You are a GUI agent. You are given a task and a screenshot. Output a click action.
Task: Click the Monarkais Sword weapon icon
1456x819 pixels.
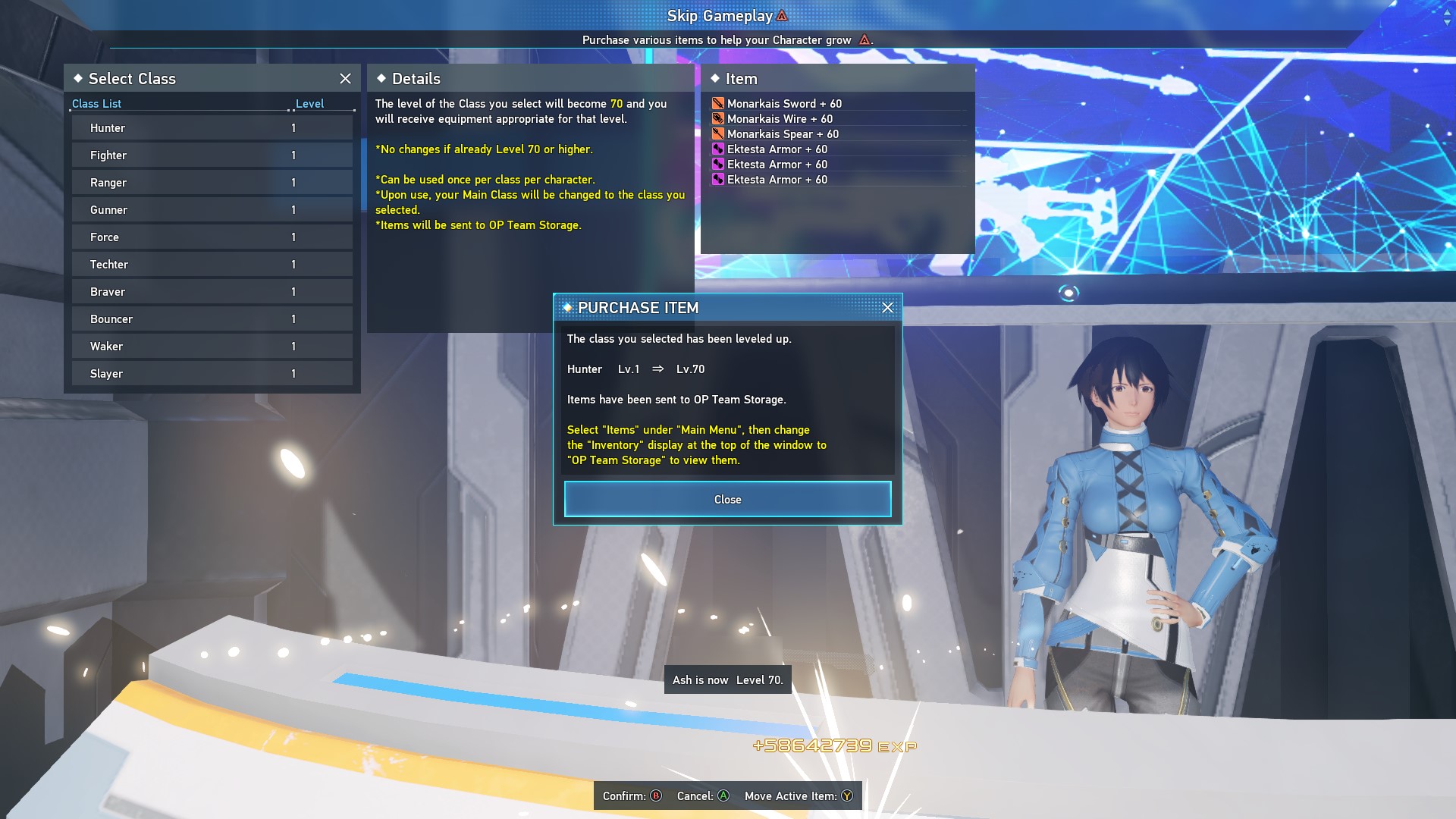click(717, 103)
